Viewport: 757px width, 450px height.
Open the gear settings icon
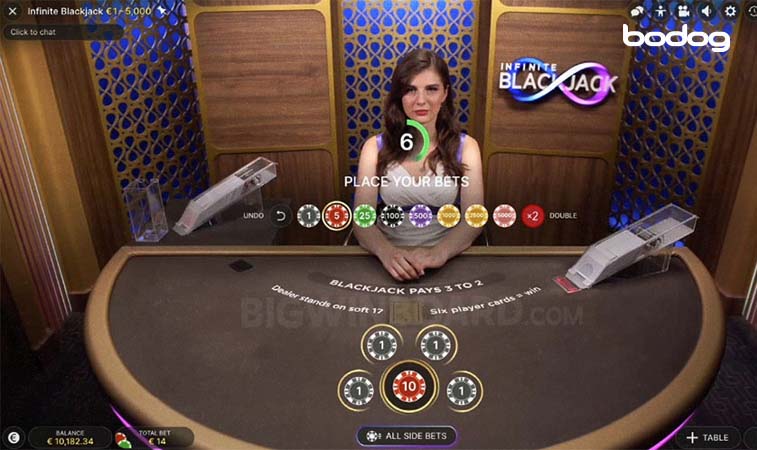pos(730,11)
